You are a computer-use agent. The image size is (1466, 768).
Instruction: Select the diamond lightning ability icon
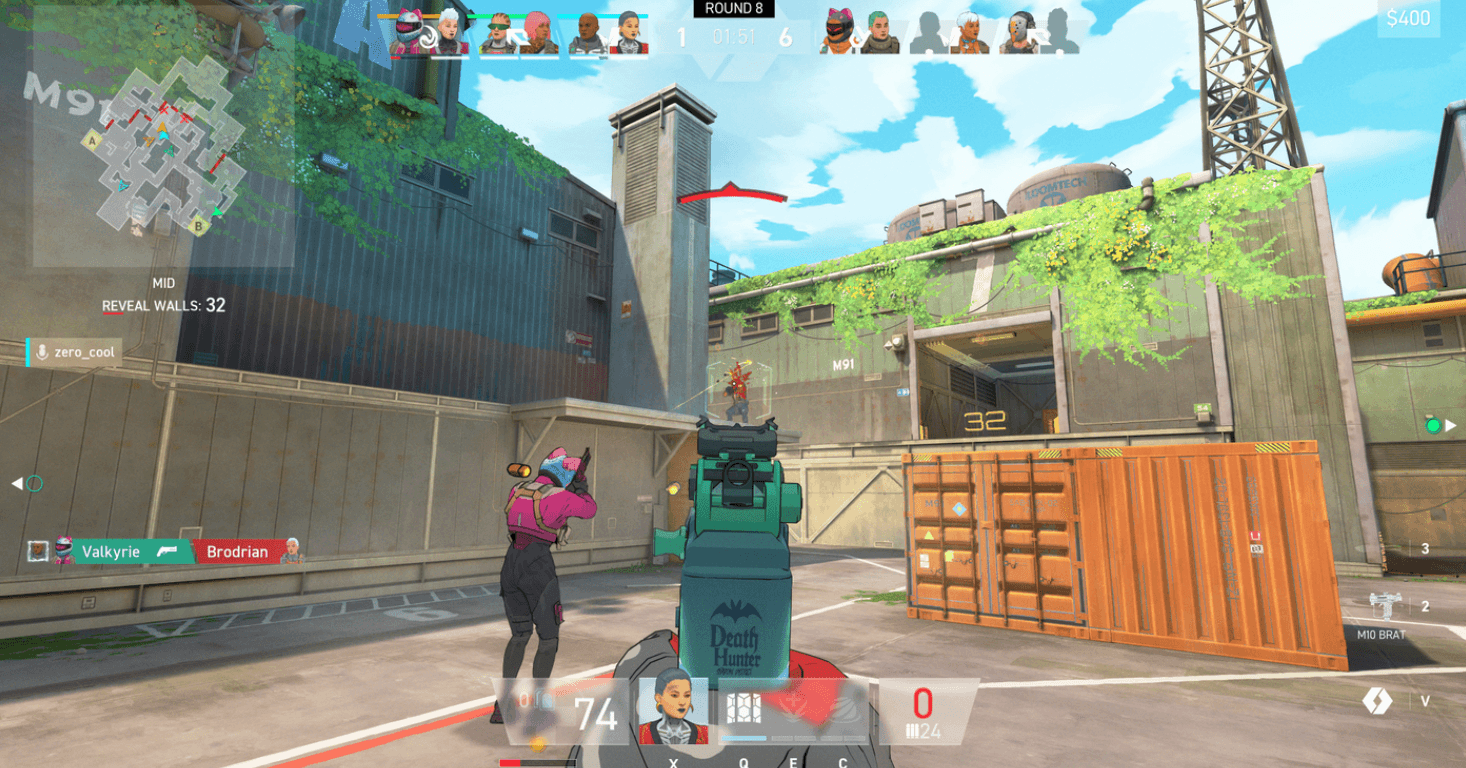(x=1377, y=701)
